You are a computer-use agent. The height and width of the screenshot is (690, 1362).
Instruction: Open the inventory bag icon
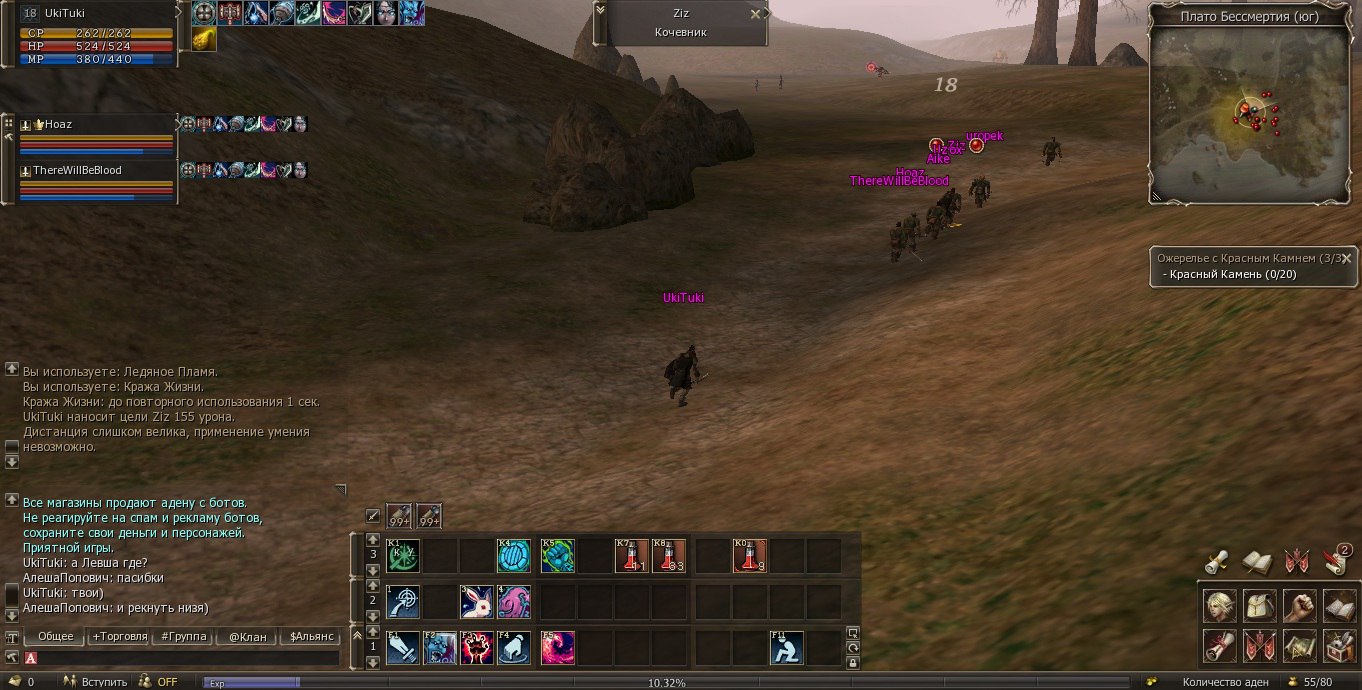tap(1260, 606)
